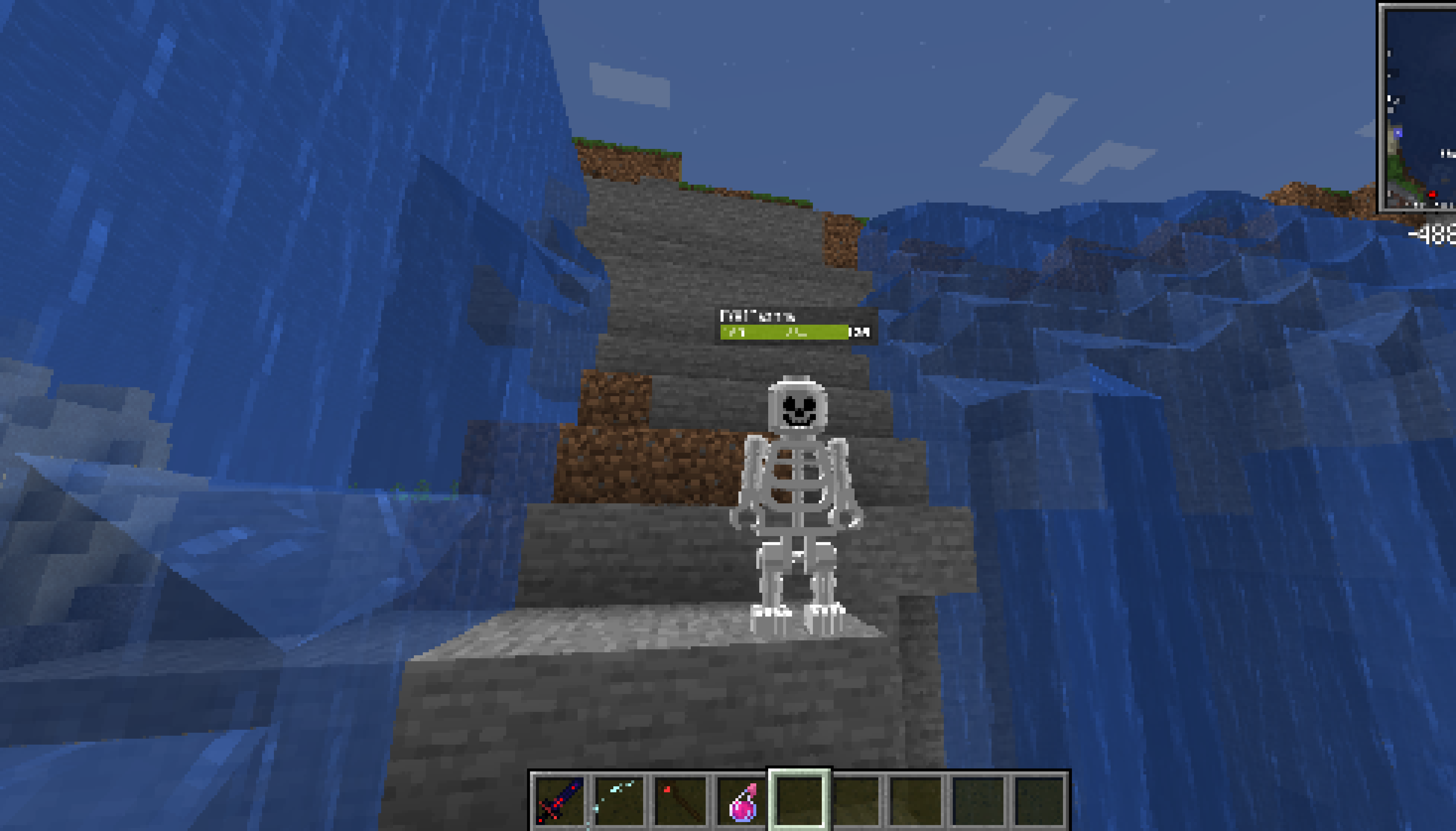Click the highlighted empty hotbar slot
Image resolution: width=1456 pixels, height=831 pixels.
(x=799, y=800)
